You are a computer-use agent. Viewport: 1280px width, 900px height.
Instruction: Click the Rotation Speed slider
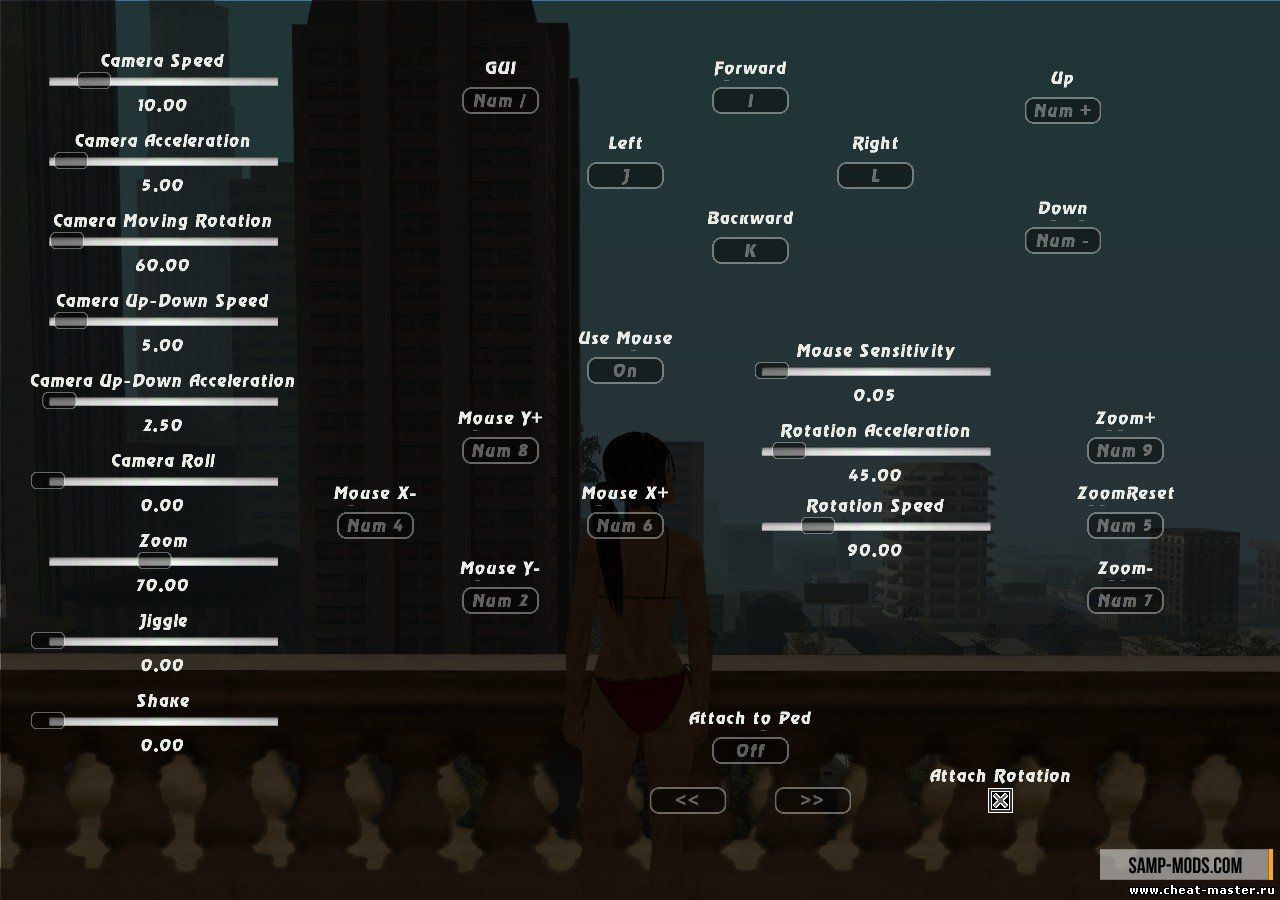[x=817, y=526]
